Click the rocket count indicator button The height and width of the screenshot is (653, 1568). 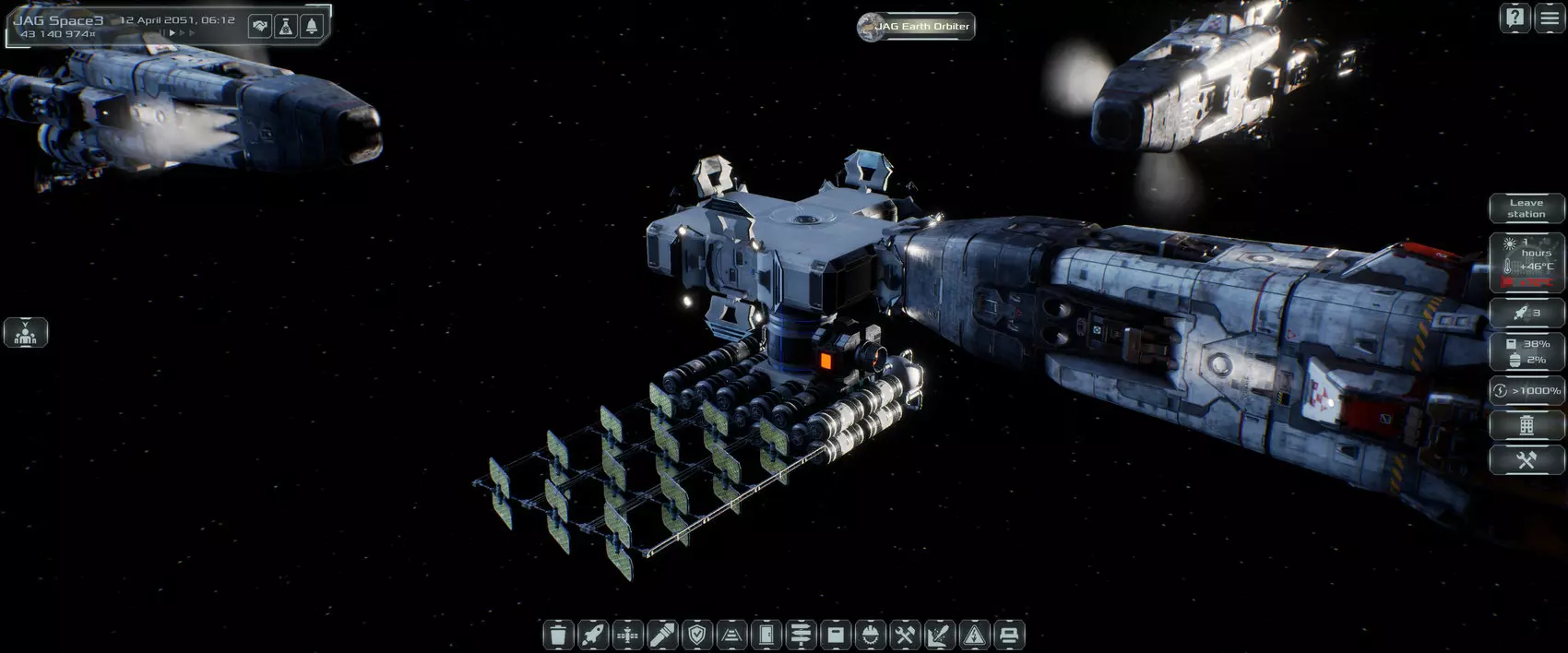[1526, 313]
